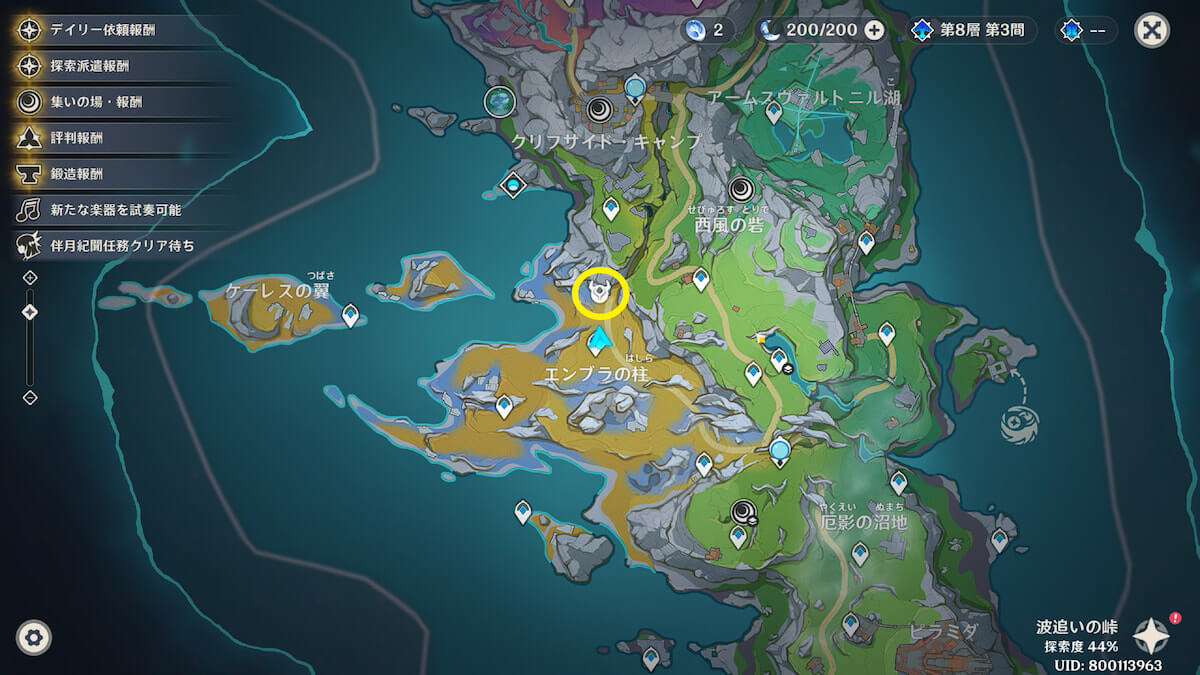Open the 波追いの峠 region selector star
This screenshot has height=675, width=1200.
[x=1152, y=636]
